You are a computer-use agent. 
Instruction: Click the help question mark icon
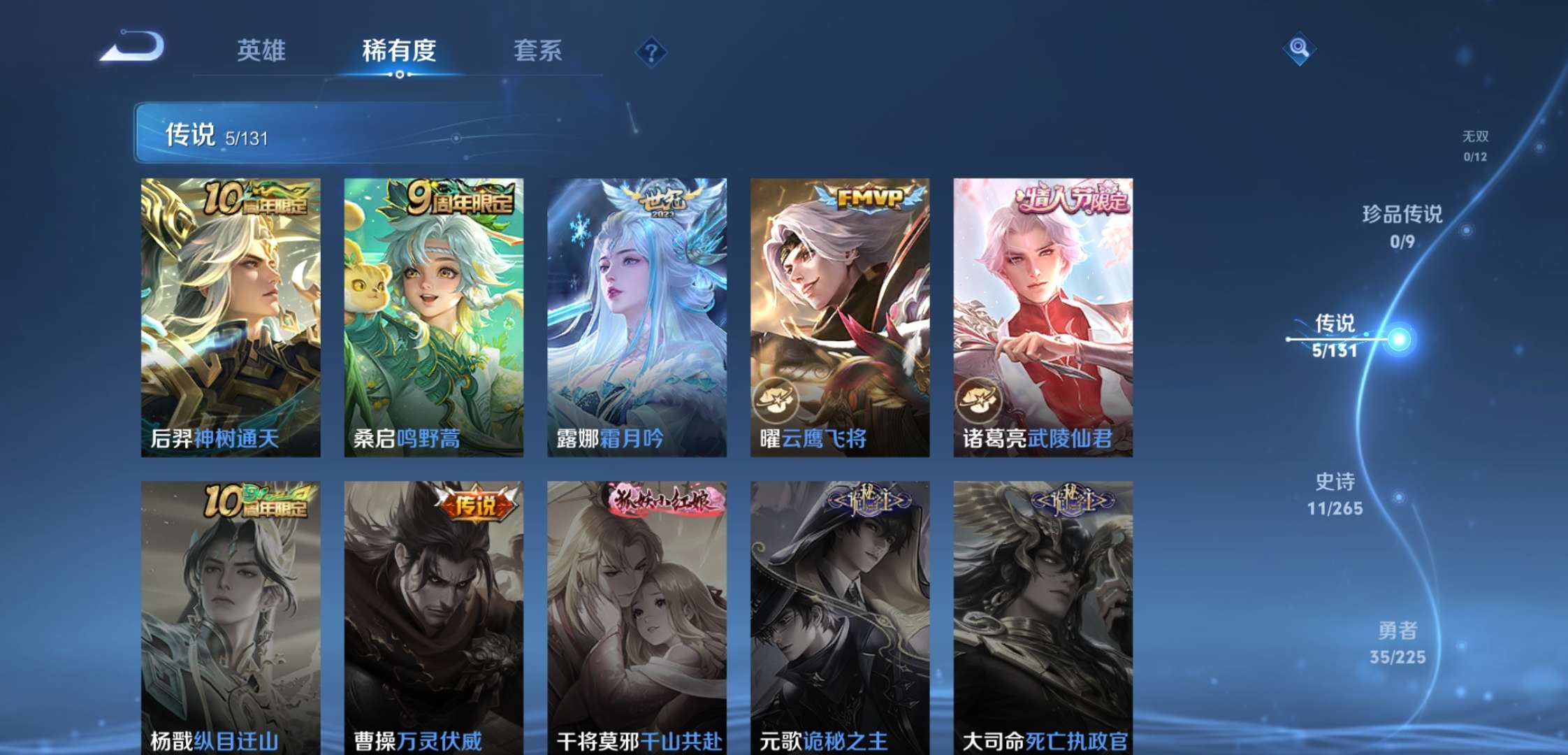coord(650,50)
